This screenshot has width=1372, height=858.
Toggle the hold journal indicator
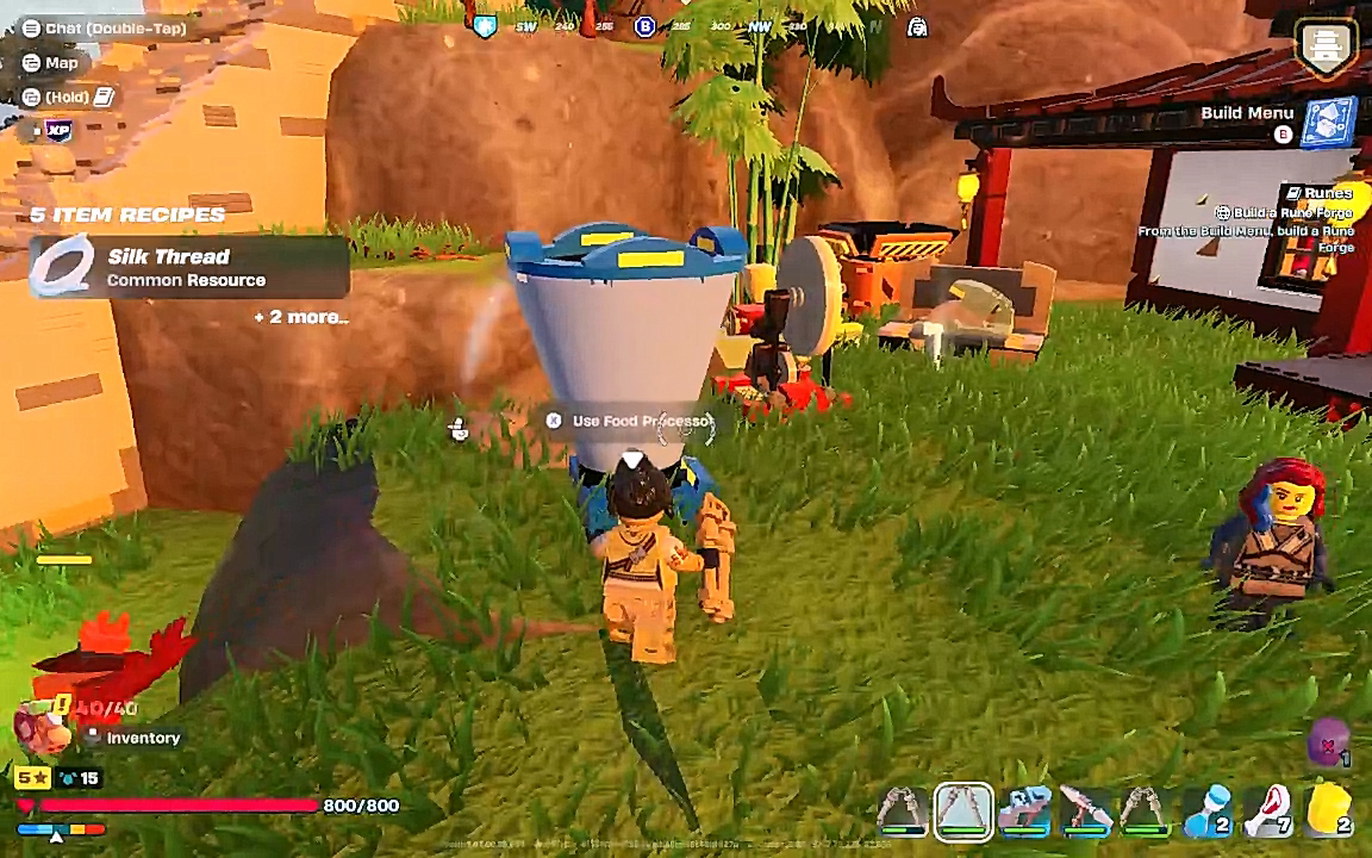[x=55, y=95]
